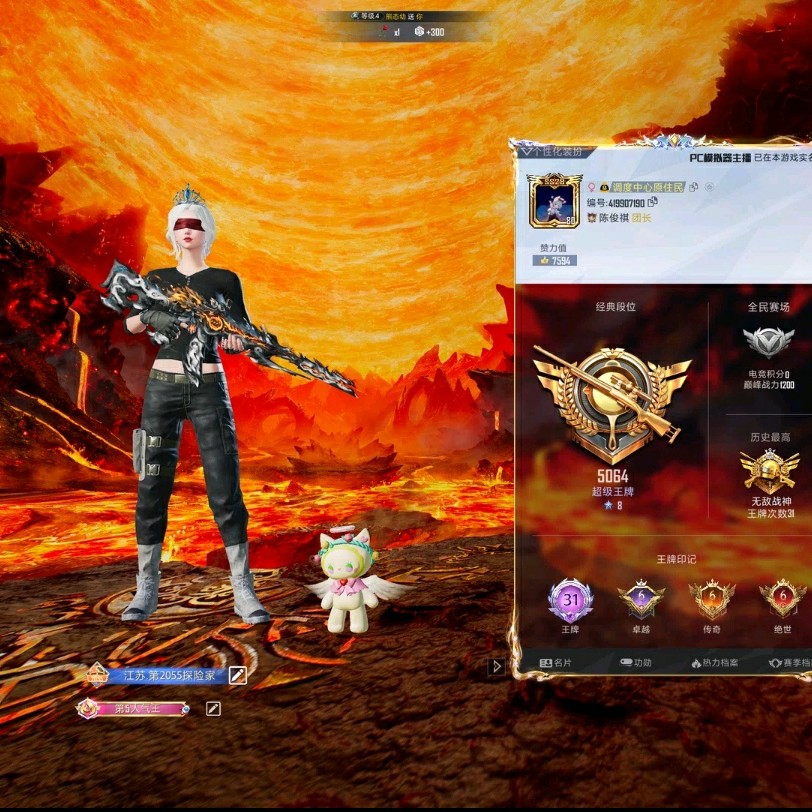
Task: View the 全民赛场 silver wing badge
Action: pos(768,343)
